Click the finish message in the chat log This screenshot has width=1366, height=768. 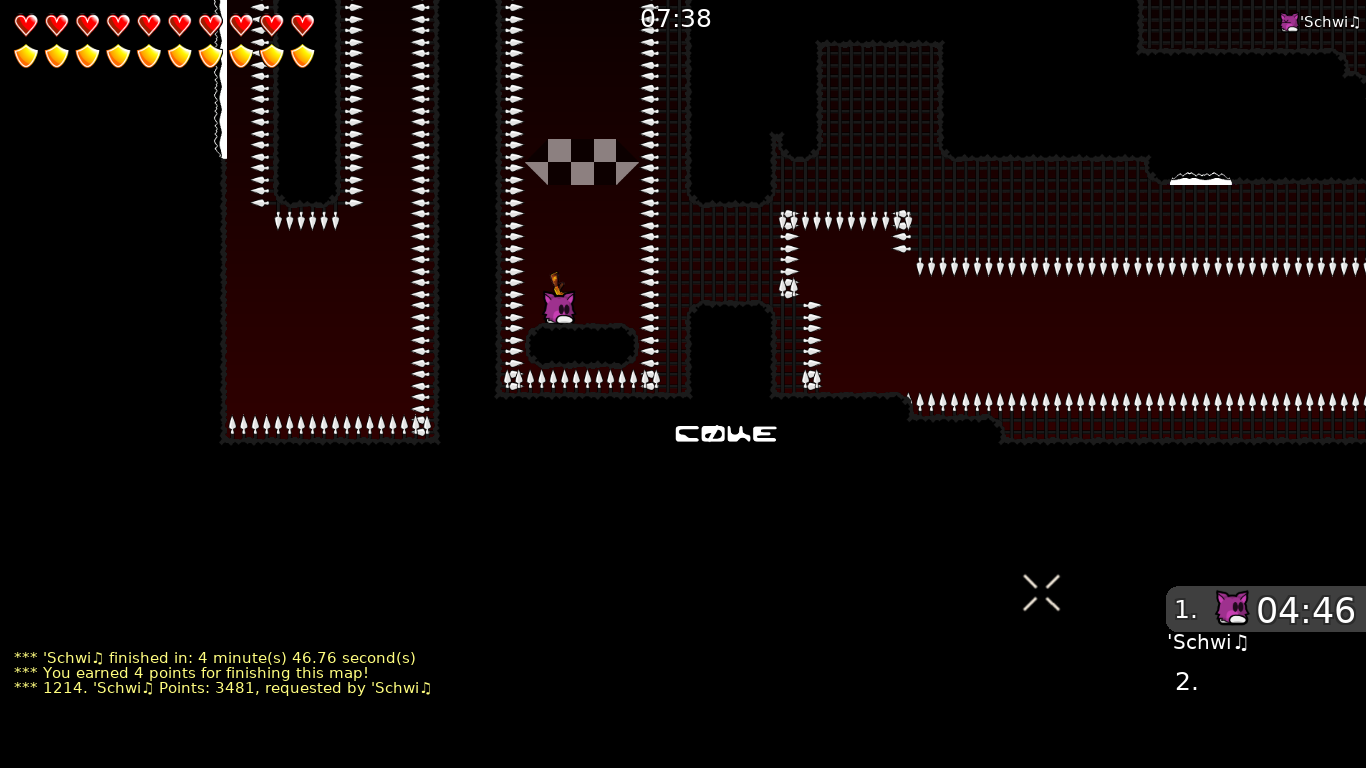click(213, 658)
